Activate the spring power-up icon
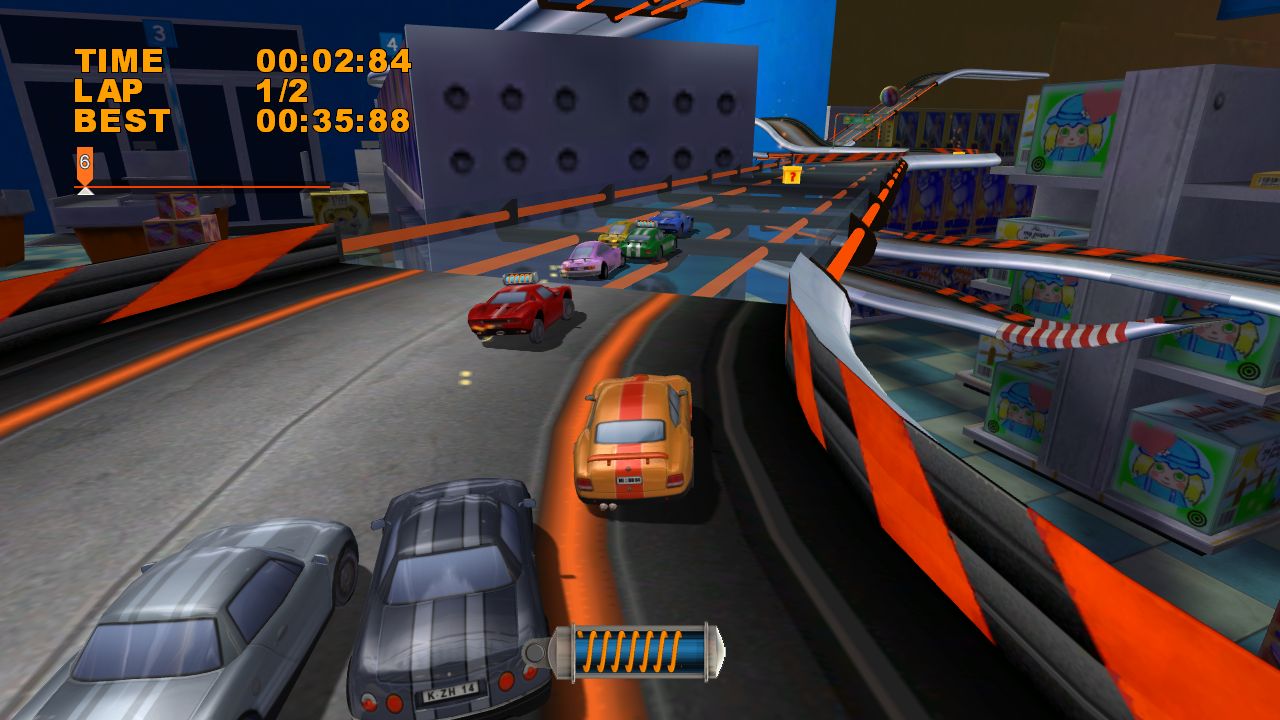 click(626, 653)
